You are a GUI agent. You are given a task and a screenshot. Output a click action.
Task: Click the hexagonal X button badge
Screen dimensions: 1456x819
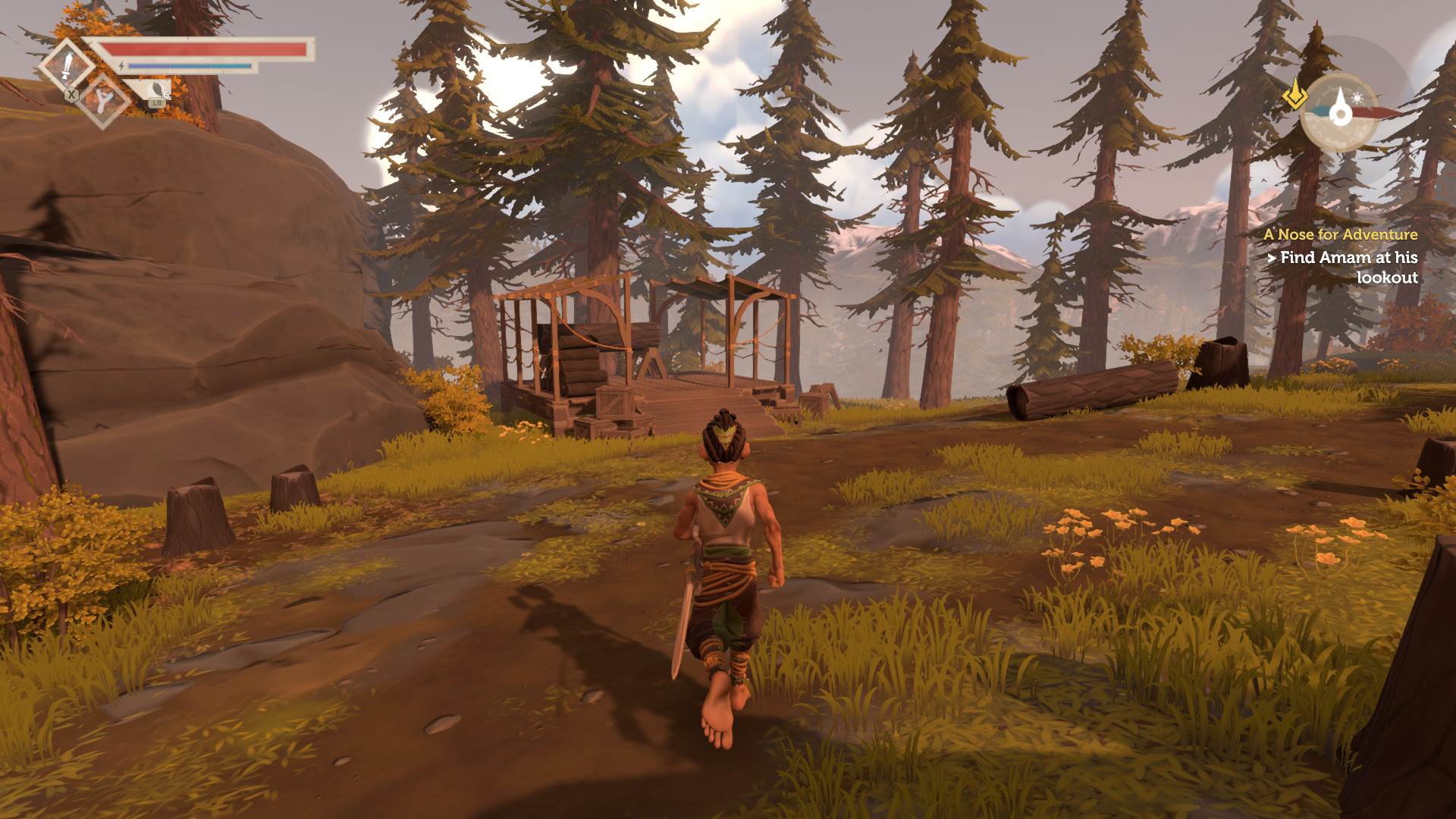pos(72,96)
